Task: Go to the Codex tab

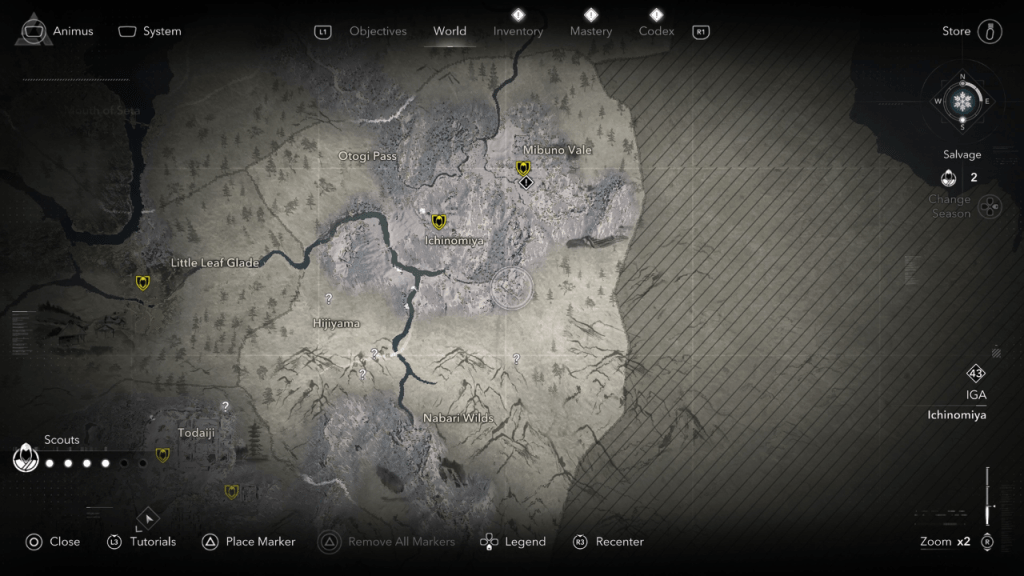Action: [656, 31]
